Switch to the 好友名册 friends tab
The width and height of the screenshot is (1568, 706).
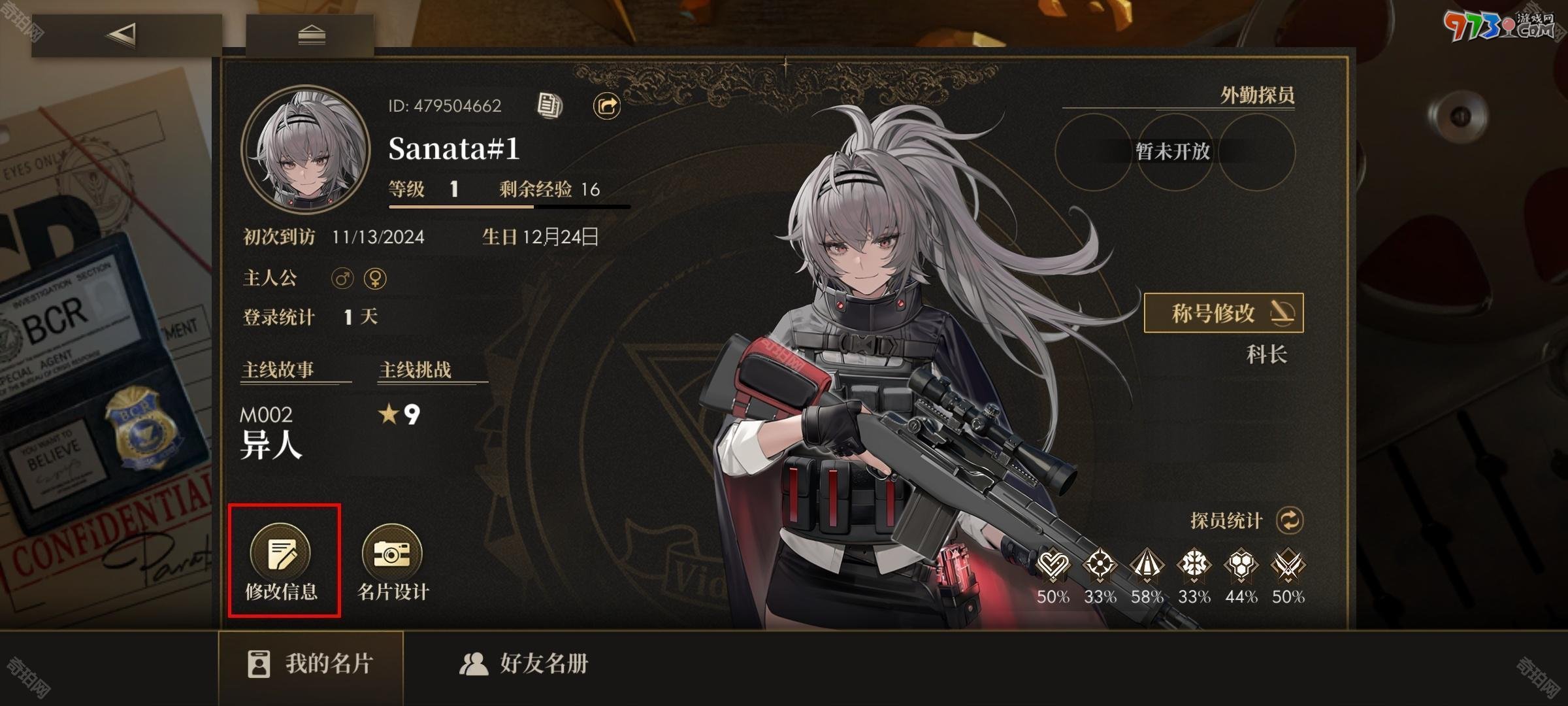point(524,664)
